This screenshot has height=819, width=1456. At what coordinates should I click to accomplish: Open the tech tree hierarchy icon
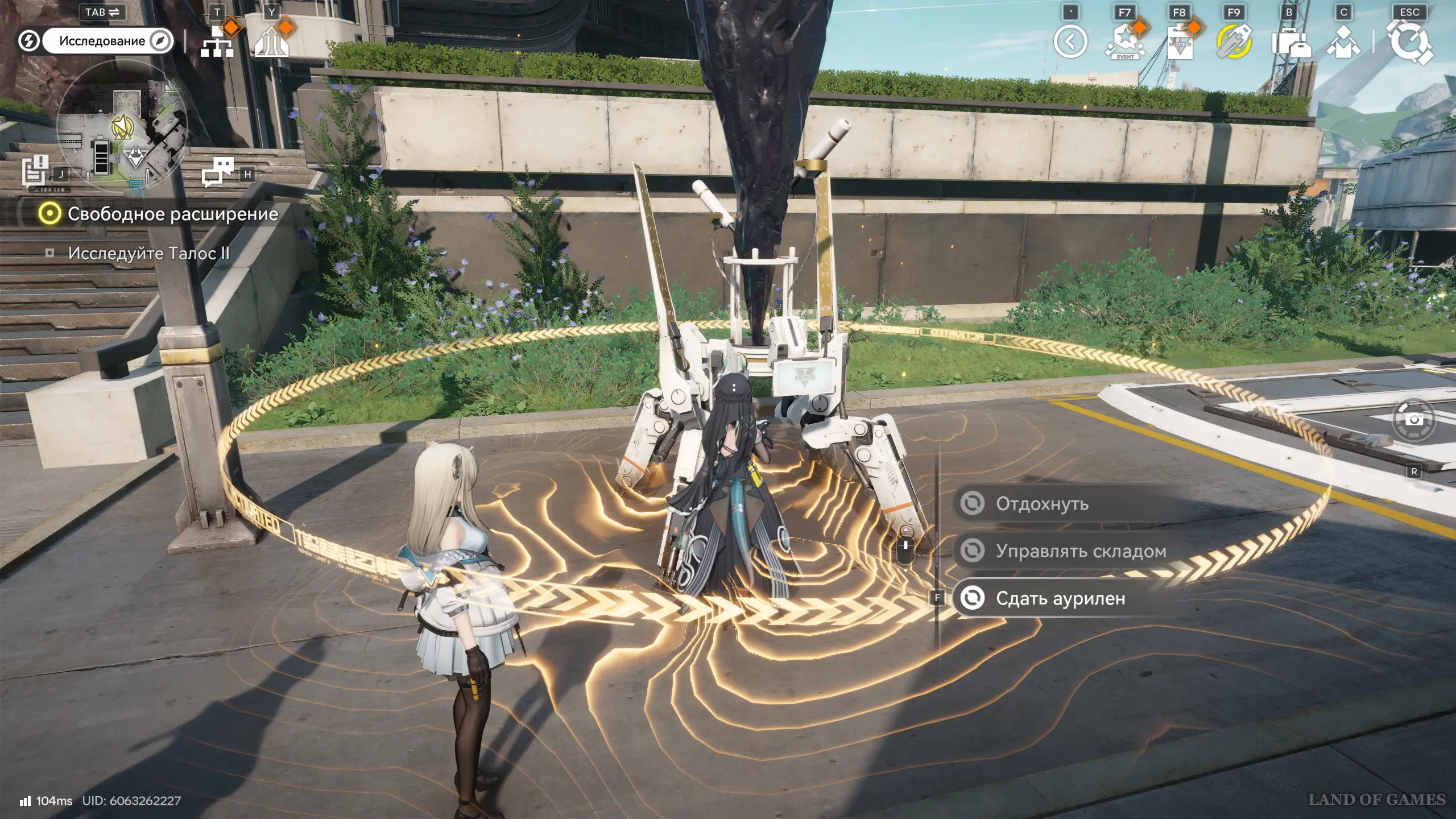coord(217,42)
